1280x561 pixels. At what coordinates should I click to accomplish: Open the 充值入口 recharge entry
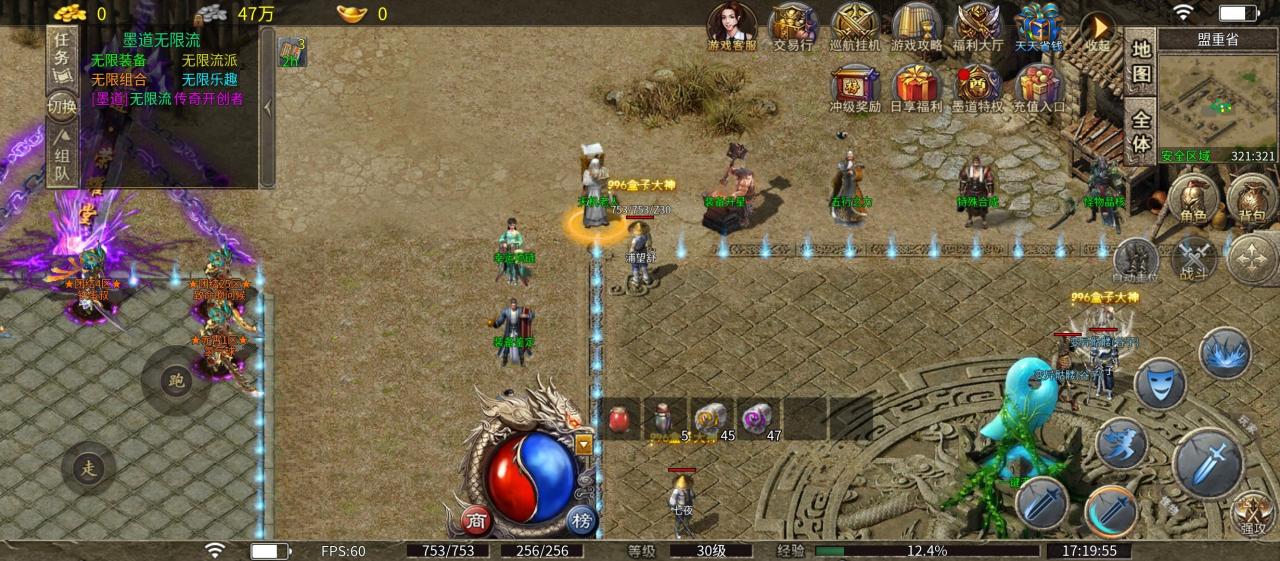(x=1040, y=87)
